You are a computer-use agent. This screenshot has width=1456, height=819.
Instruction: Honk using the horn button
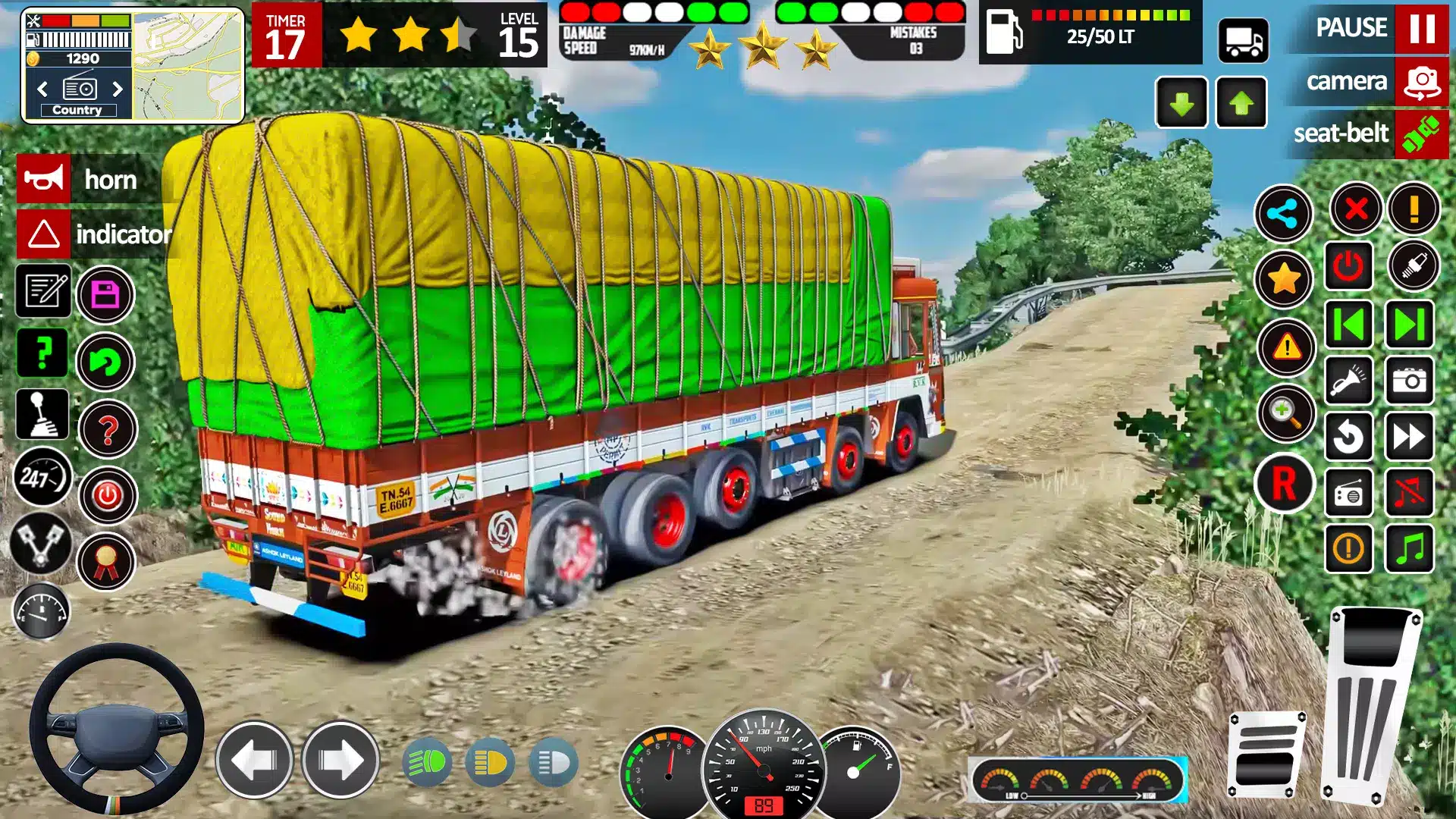coord(44,180)
